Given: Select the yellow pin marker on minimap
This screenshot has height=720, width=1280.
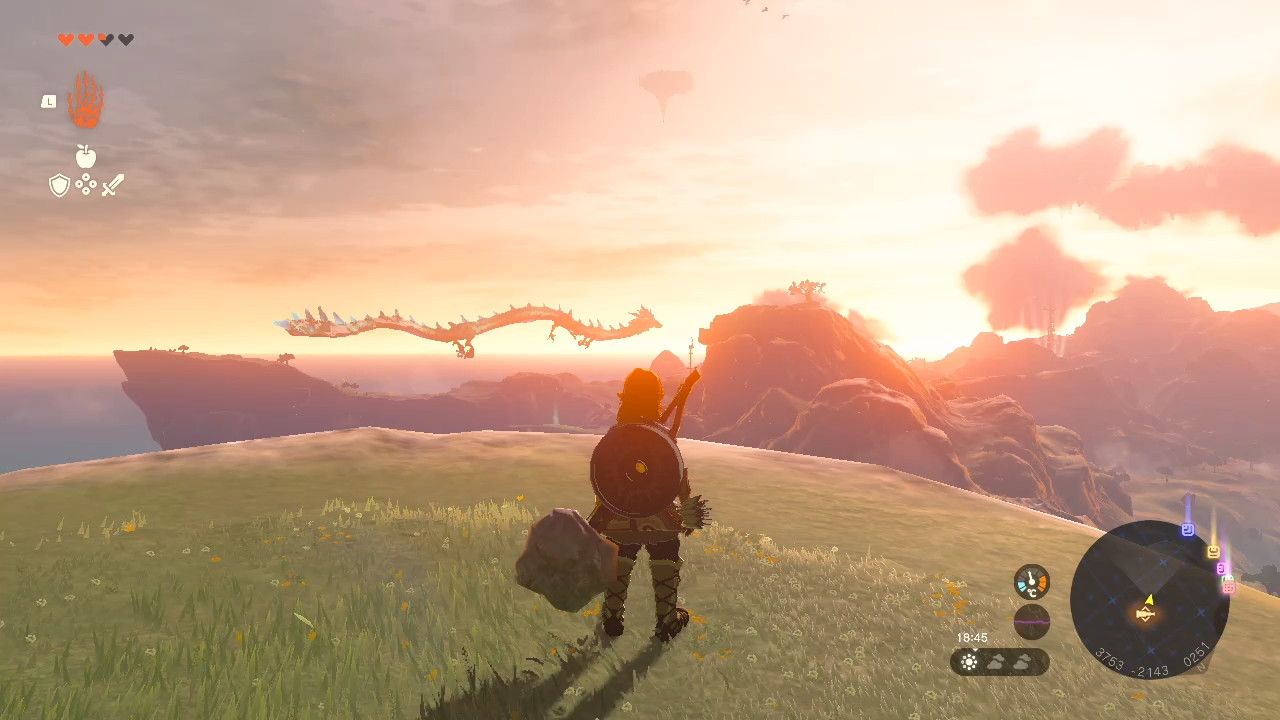Looking at the screenshot, I should pyautogui.click(x=1213, y=551).
